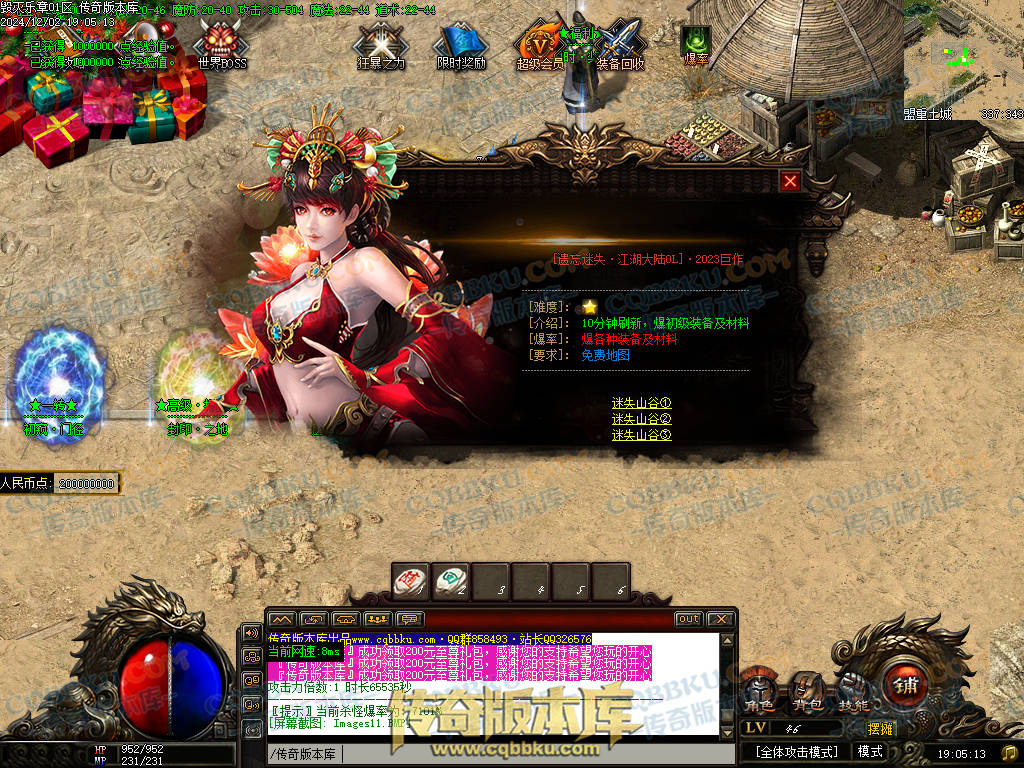Open the 世界BOSS menu
Viewport: 1024px width, 768px height.
(x=220, y=46)
